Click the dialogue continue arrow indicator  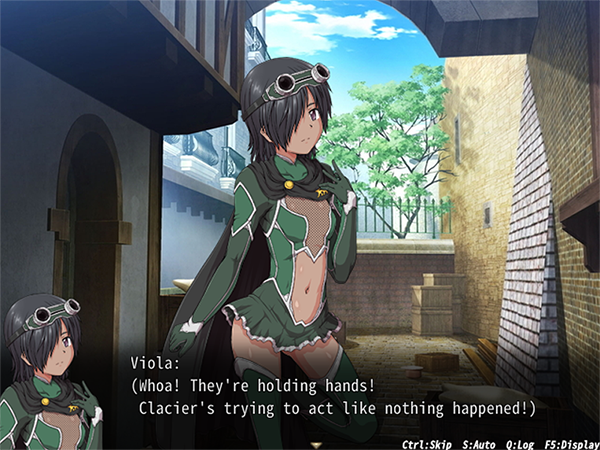click(317, 442)
